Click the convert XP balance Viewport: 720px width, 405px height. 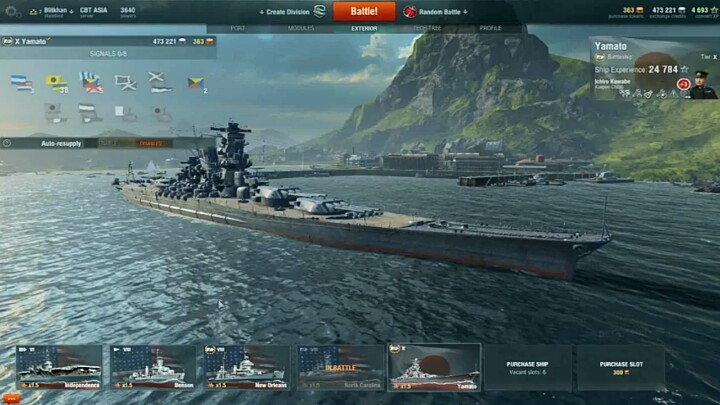pyautogui.click(x=701, y=12)
